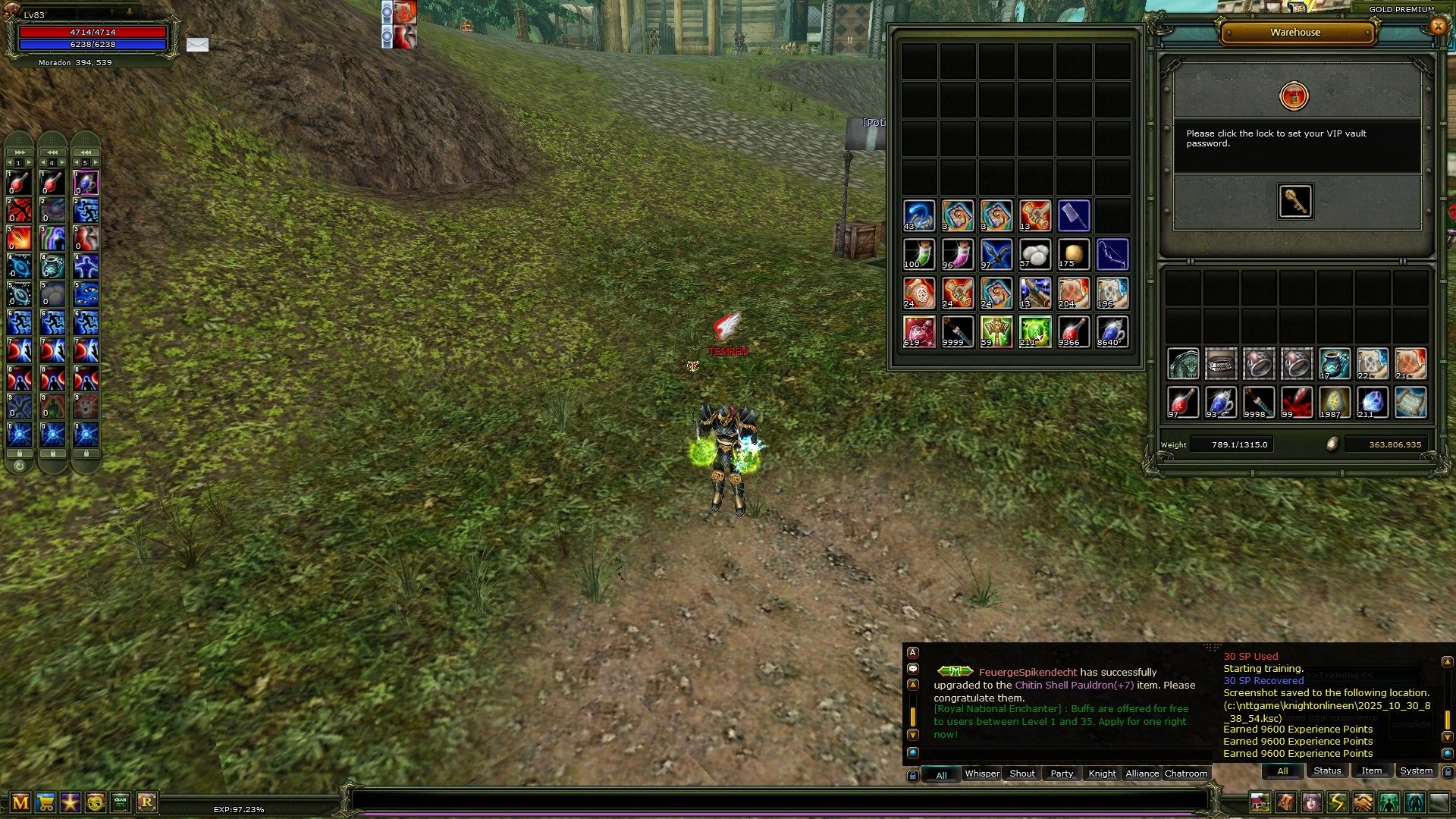1456x819 pixels.
Task: Pick the blue mana potion stack of 8640
Action: 1112,332
